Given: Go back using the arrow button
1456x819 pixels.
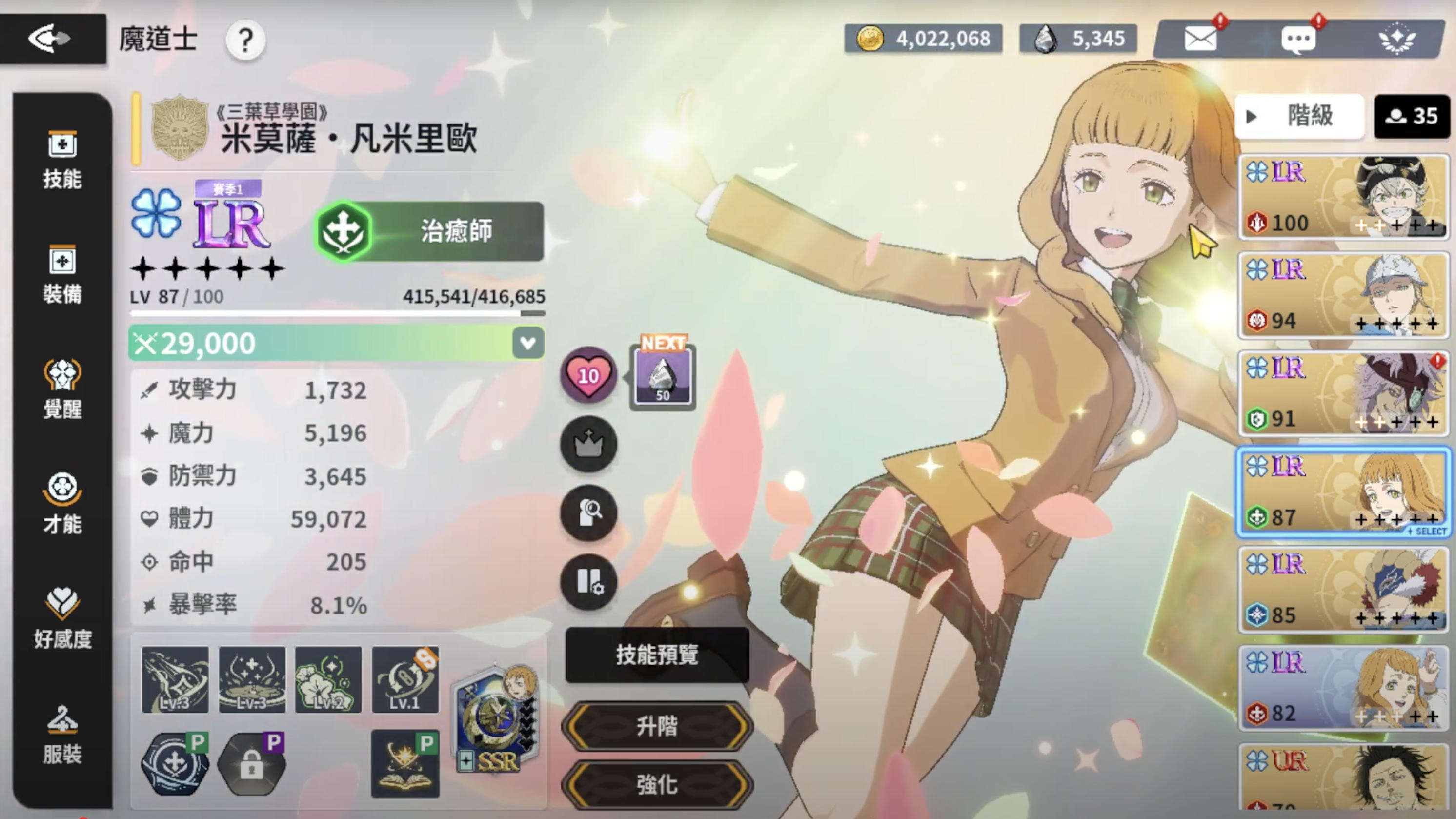Looking at the screenshot, I should click(x=51, y=39).
